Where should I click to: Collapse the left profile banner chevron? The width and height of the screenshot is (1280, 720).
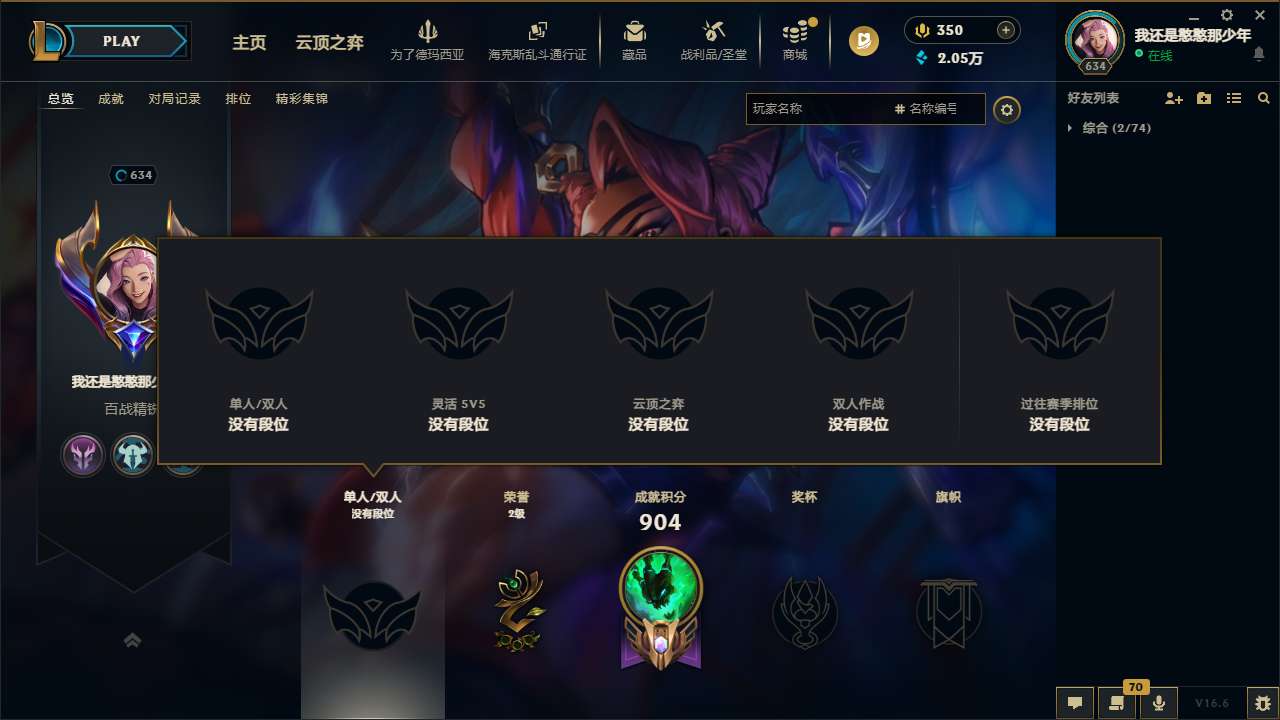click(133, 638)
